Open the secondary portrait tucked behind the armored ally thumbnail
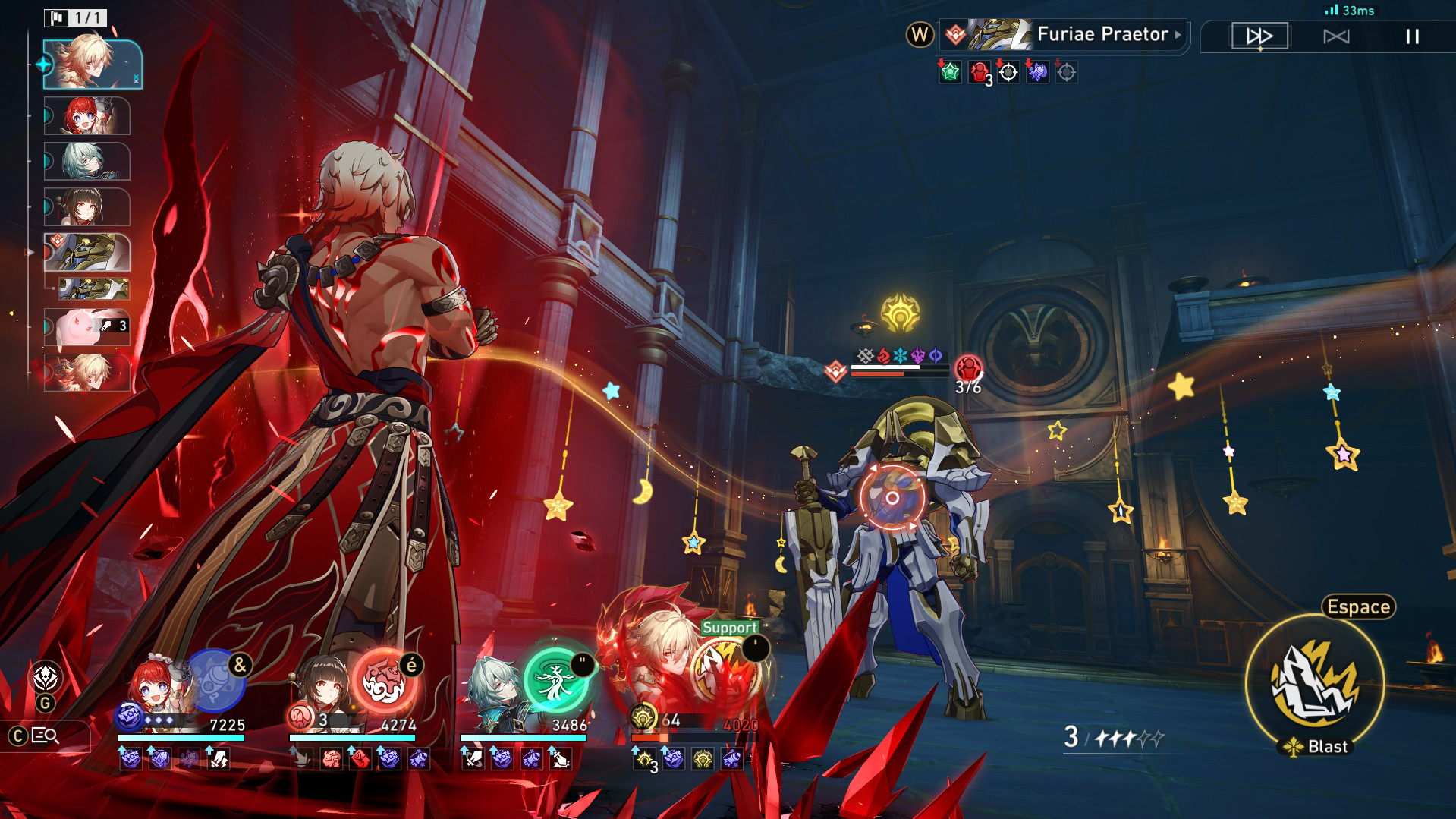The width and height of the screenshot is (1456, 819). [93, 290]
